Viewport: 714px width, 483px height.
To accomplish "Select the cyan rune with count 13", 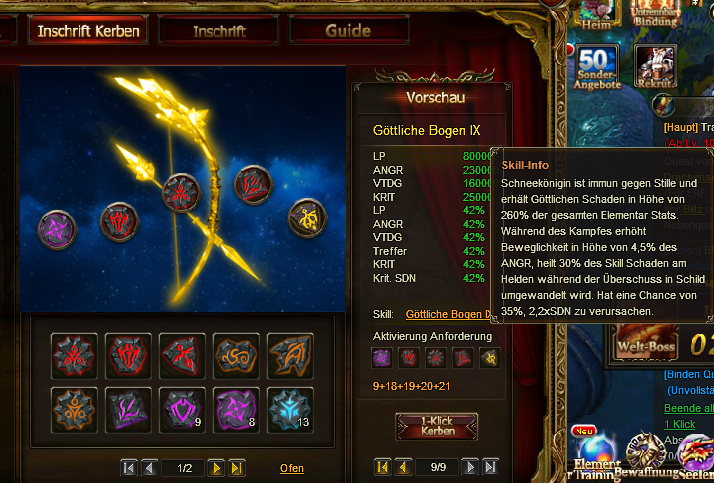I will tap(291, 410).
